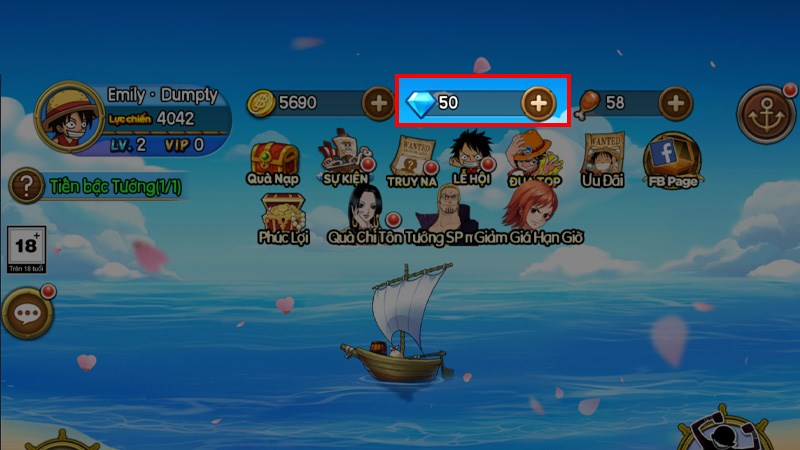Open the Lễ Hội festival icon
The image size is (800, 450).
[472, 156]
